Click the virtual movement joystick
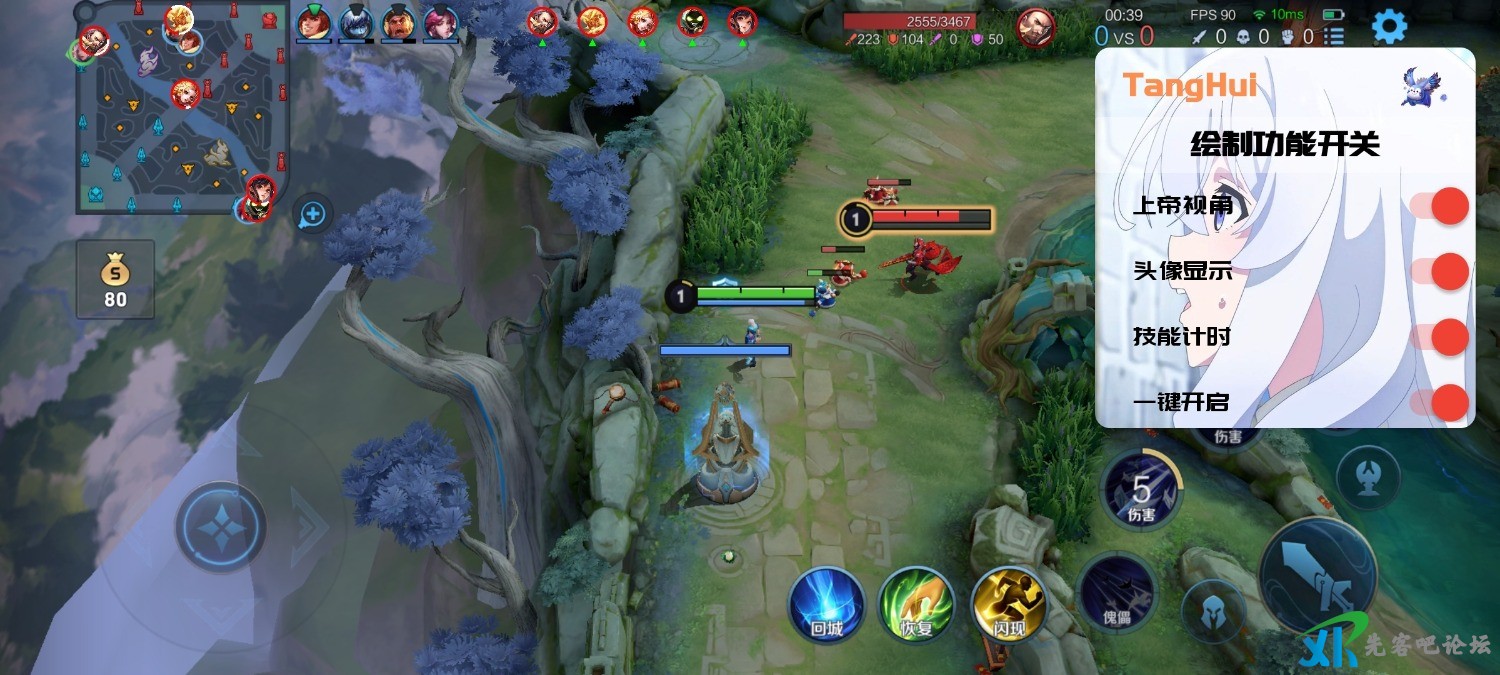Viewport: 1500px width, 675px height. pyautogui.click(x=220, y=527)
